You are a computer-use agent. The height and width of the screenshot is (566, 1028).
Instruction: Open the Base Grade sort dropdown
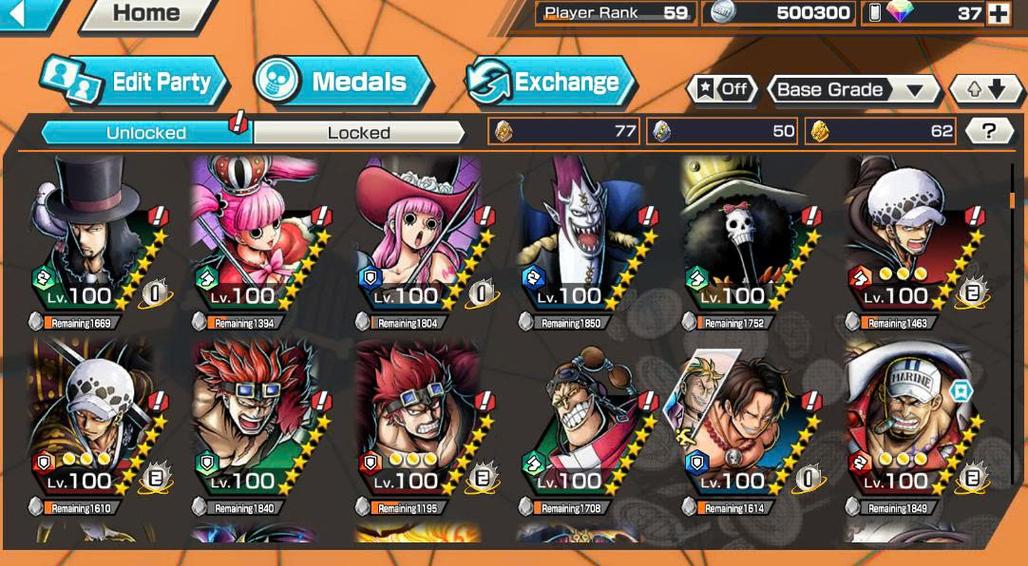[x=853, y=89]
